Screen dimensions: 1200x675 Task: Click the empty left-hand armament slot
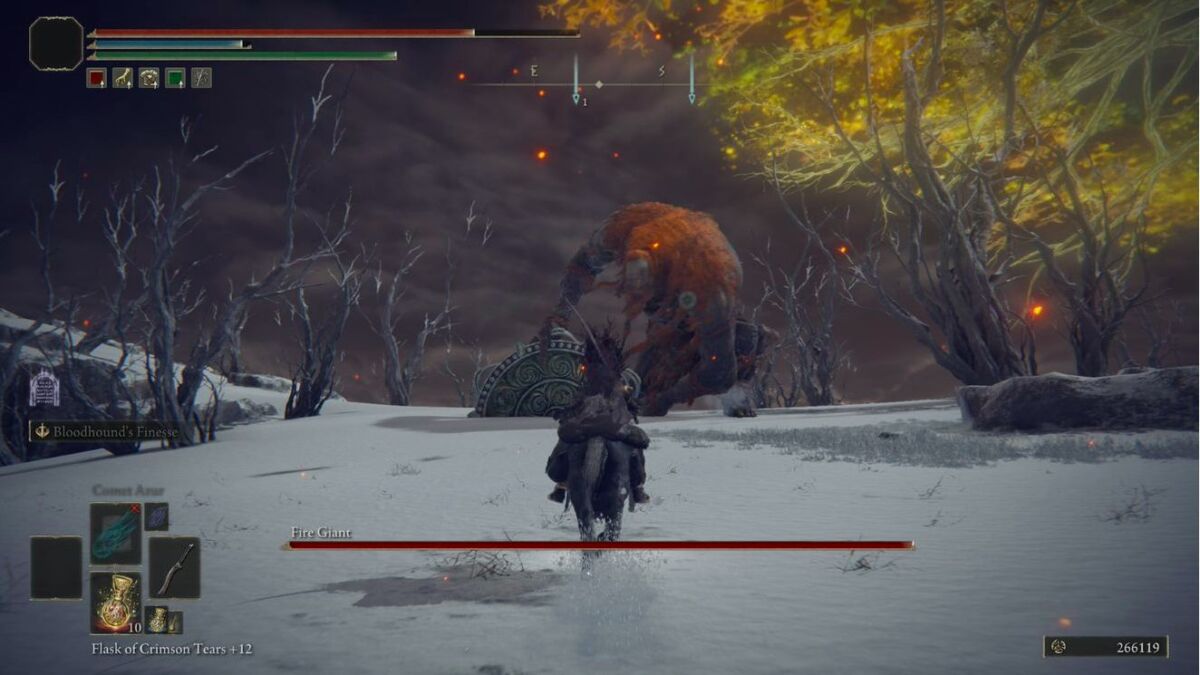pos(56,568)
